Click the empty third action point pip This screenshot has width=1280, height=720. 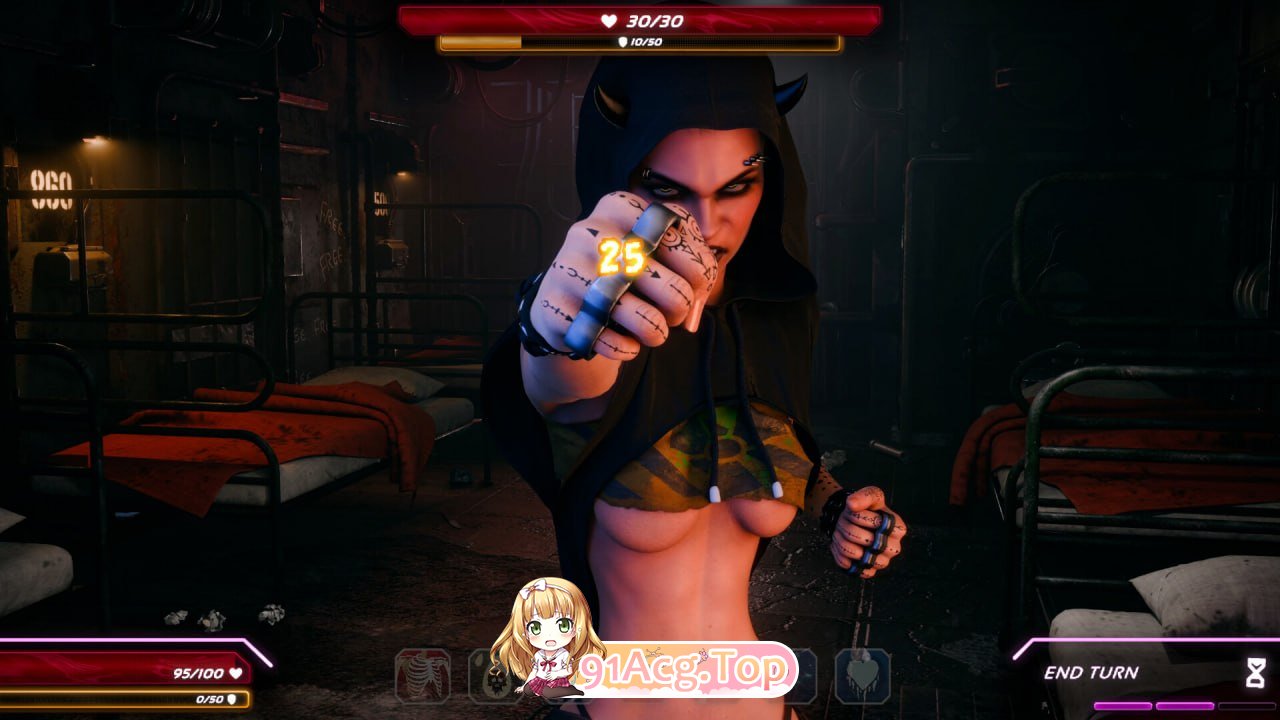click(1246, 706)
